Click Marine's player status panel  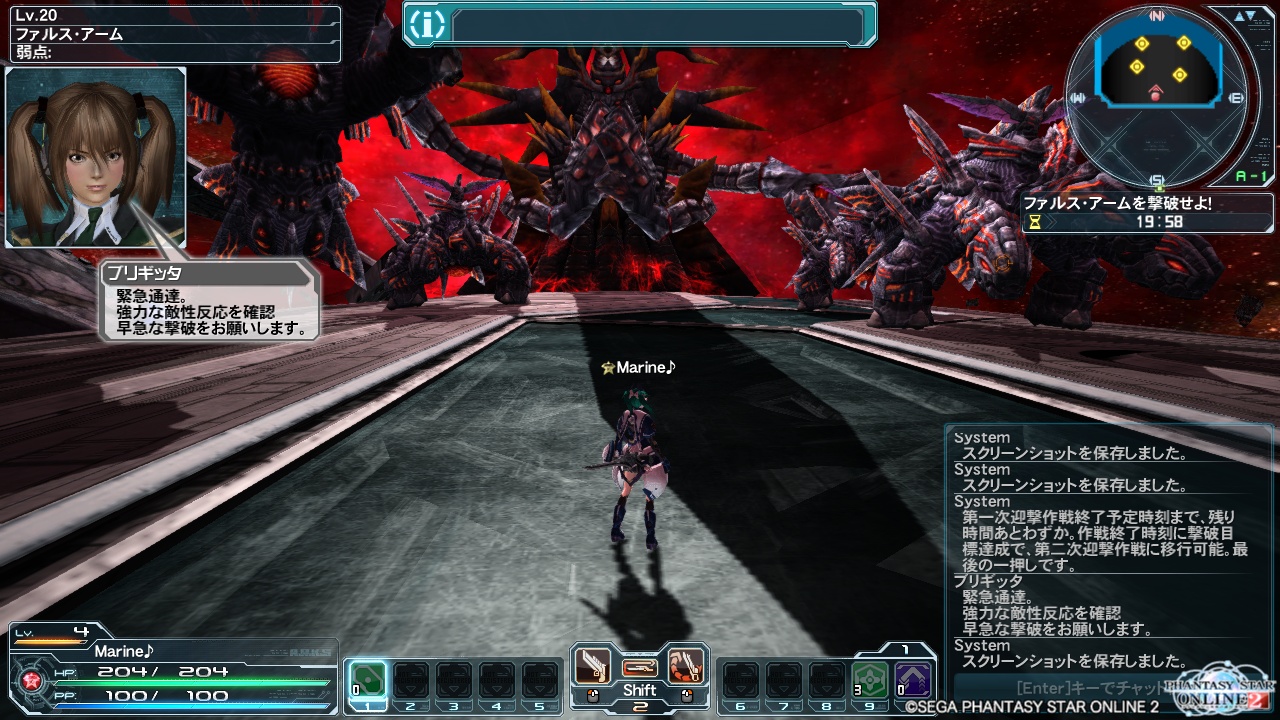171,668
